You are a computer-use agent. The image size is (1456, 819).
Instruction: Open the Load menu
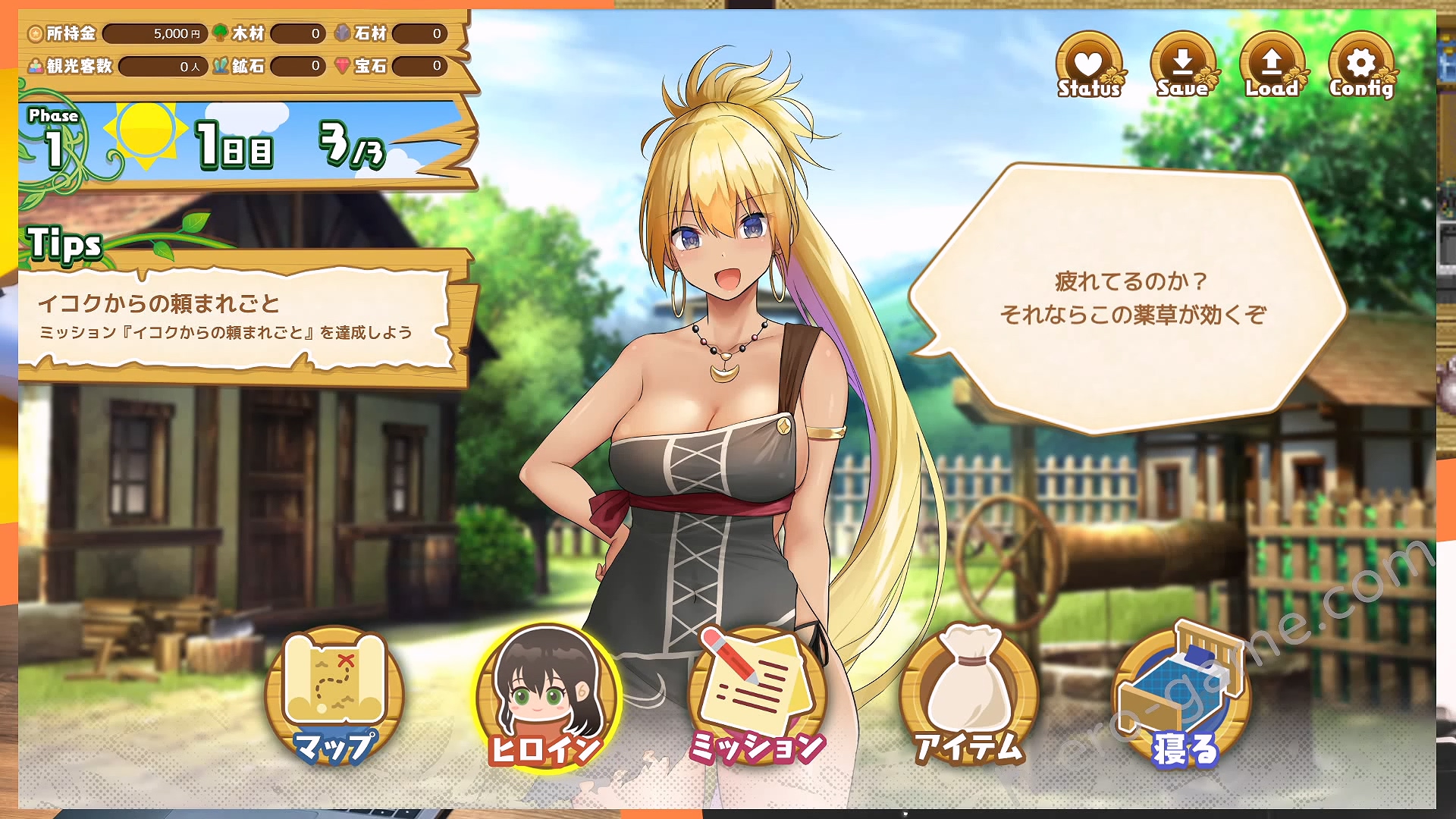click(x=1272, y=67)
